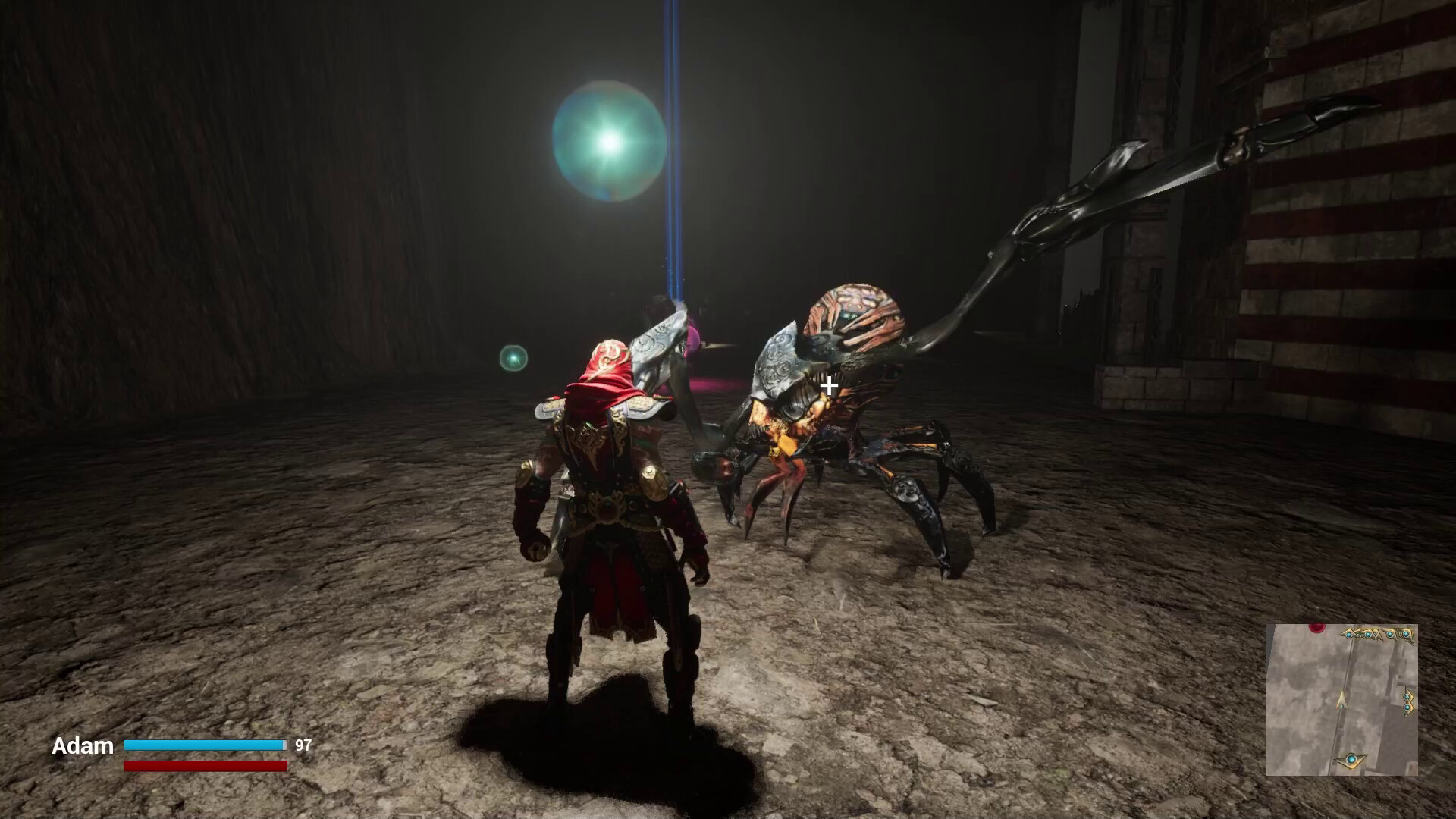Viewport: 1456px width, 819px height.
Task: Select the red enemy dot on the minimap
Action: 1316,627
